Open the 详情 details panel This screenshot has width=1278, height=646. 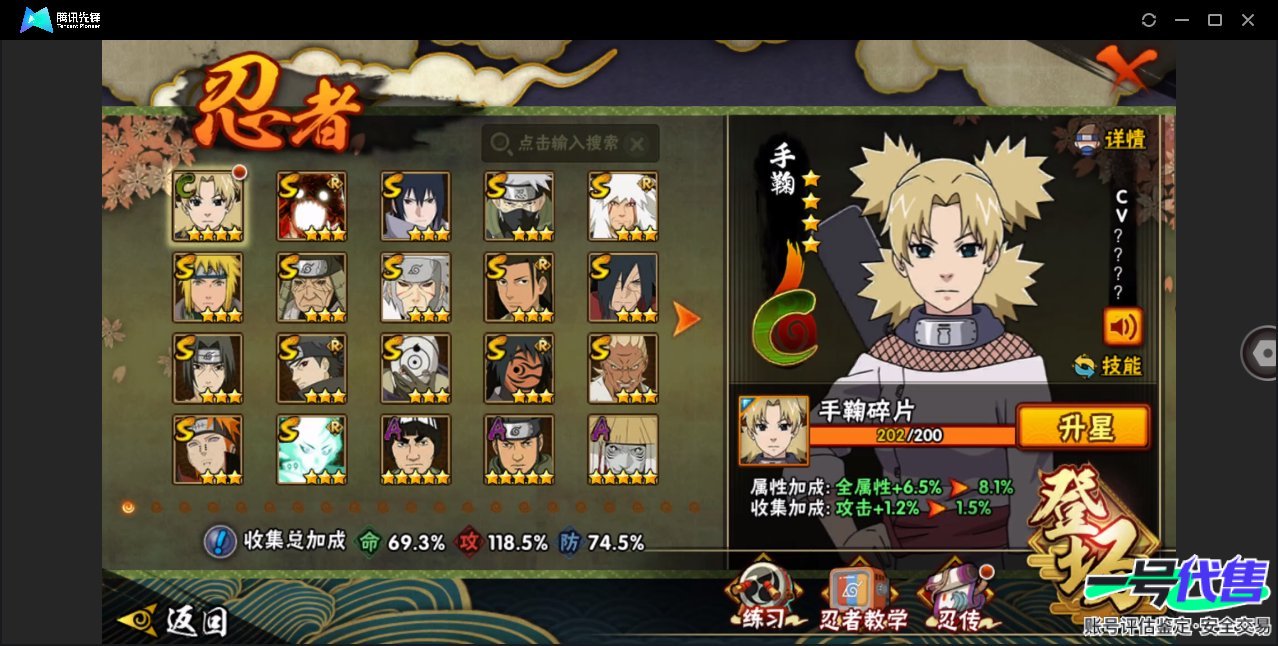tap(1110, 140)
